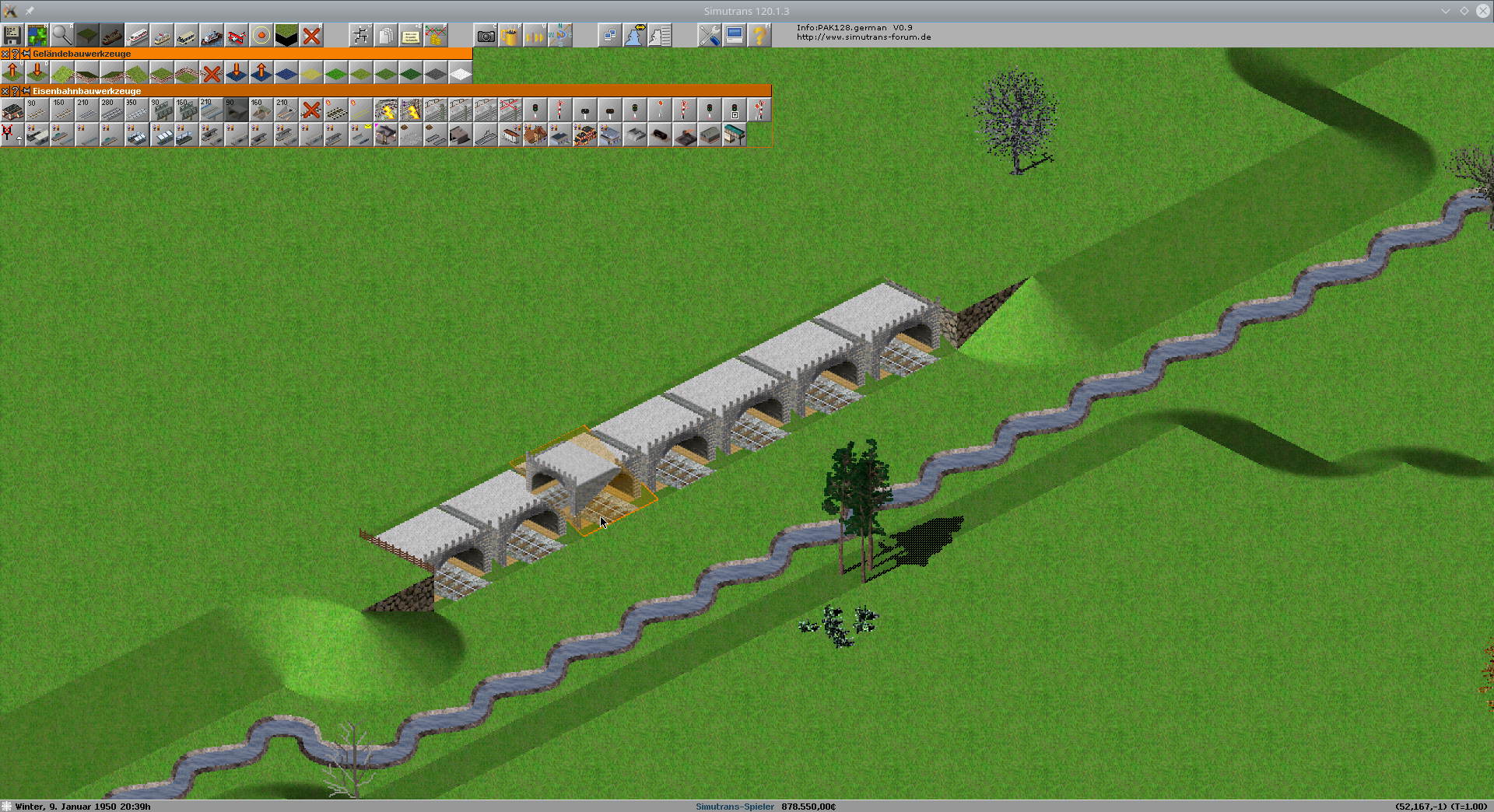Select the railway track removal red X tool

tap(311, 110)
